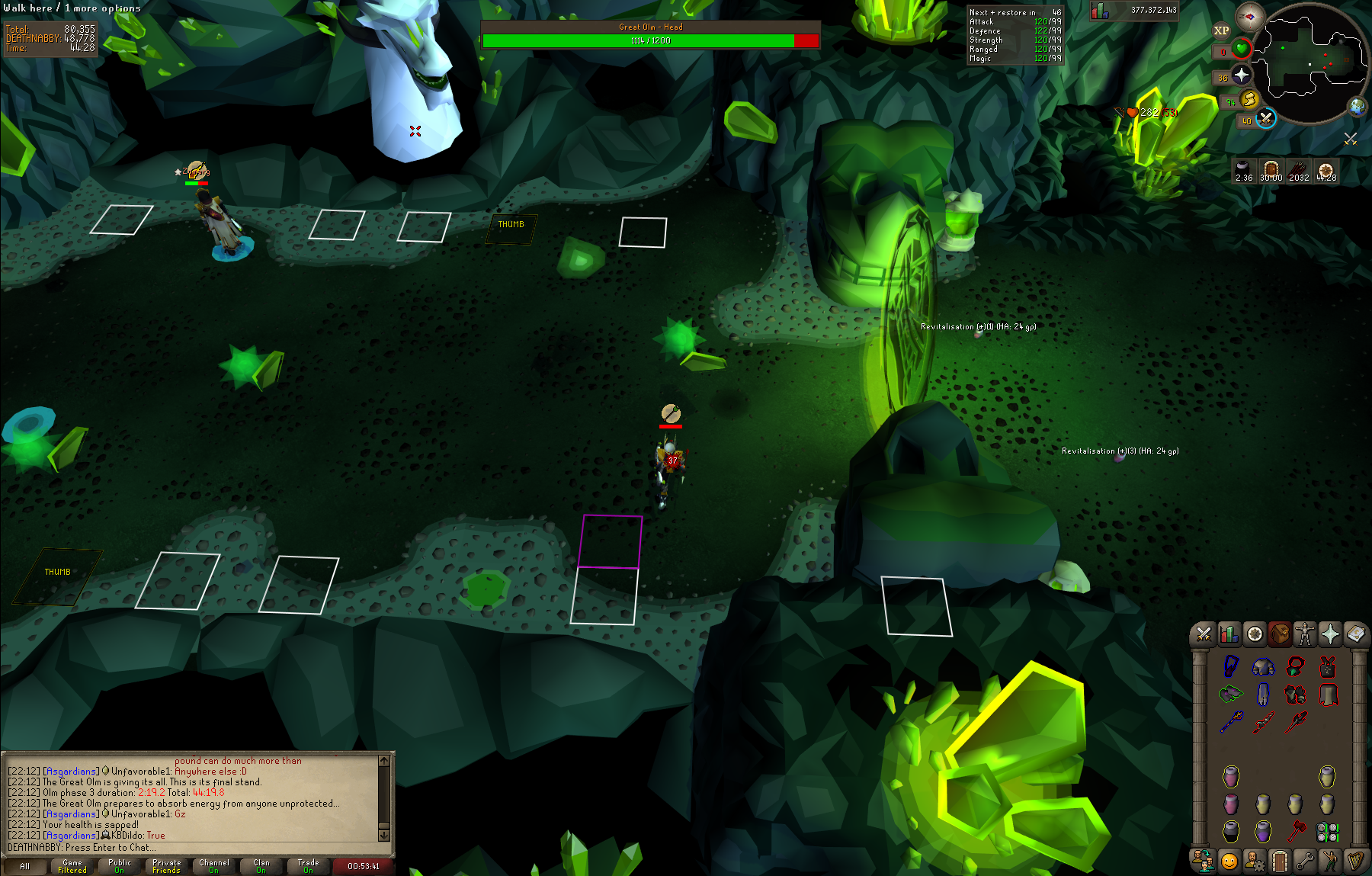The width and height of the screenshot is (1372, 876).
Task: Select the red hammer in inventory
Action: coord(1296,829)
